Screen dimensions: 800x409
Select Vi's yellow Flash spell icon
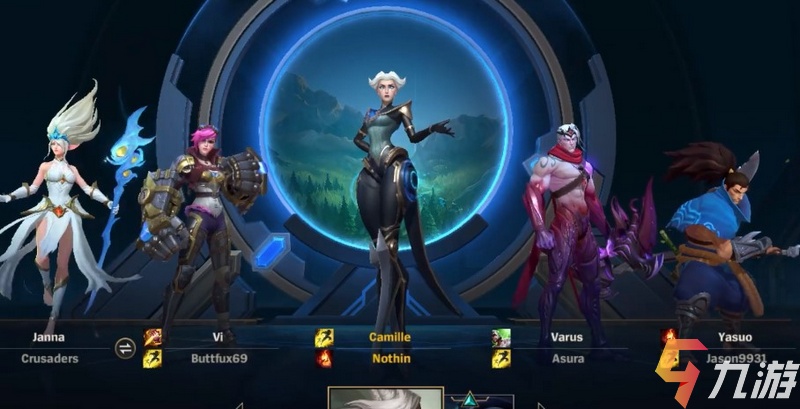[152, 358]
